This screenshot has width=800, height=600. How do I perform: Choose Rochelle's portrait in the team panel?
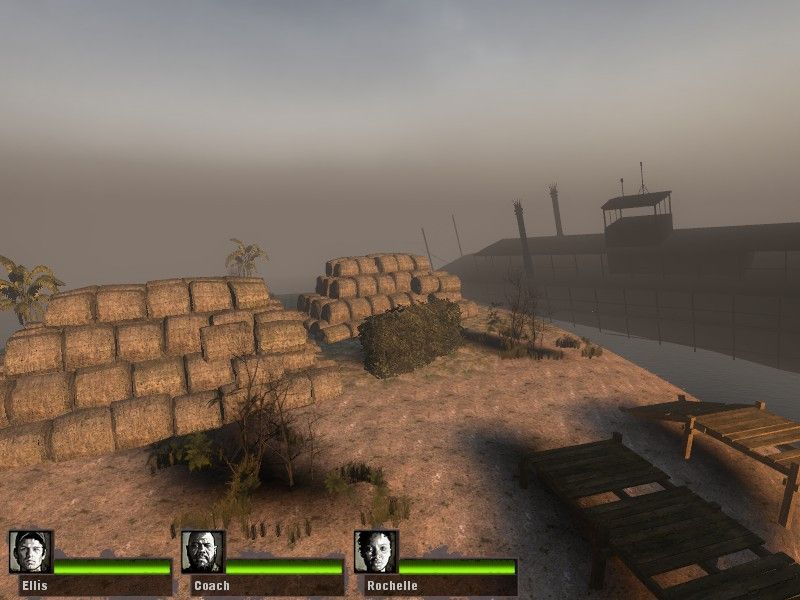[376, 552]
